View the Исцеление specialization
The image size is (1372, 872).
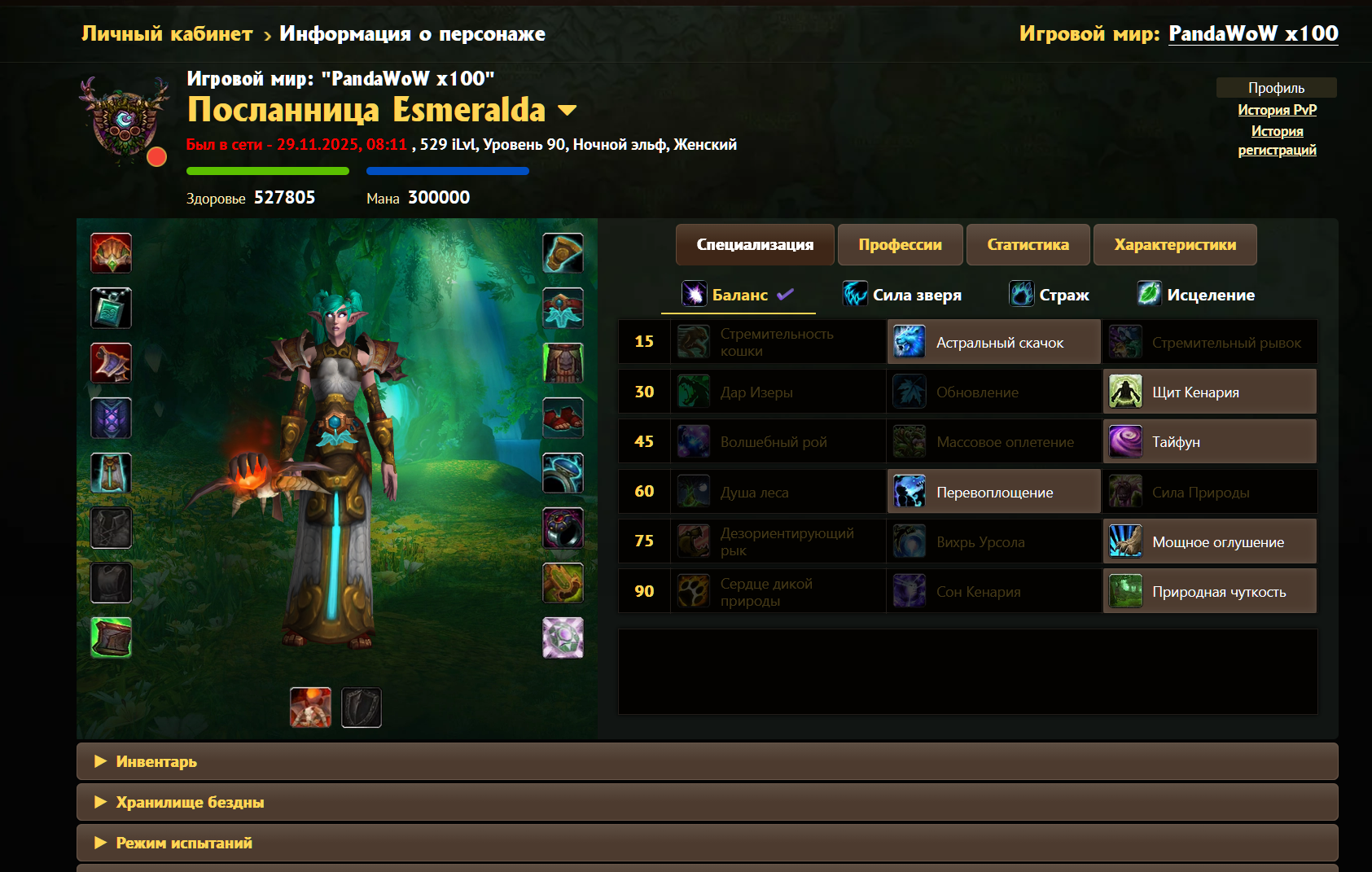1196,295
